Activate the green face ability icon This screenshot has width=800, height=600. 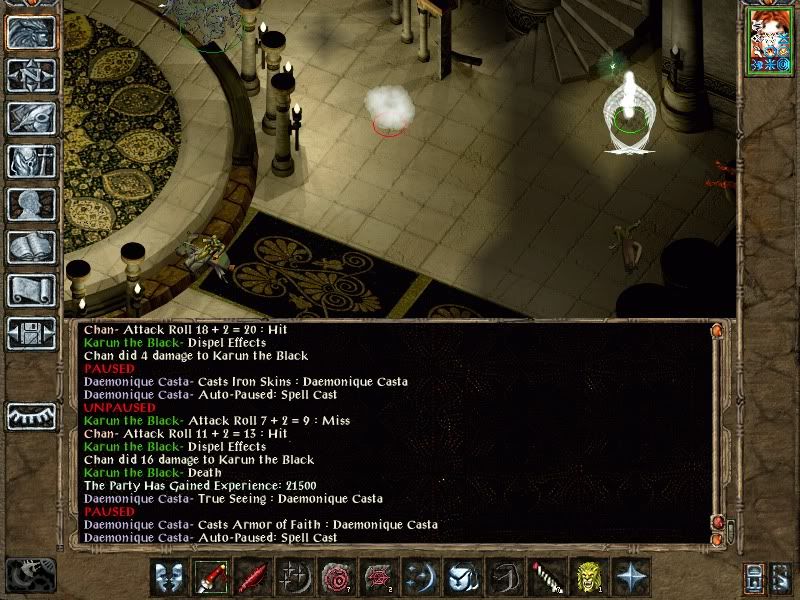click(x=588, y=577)
